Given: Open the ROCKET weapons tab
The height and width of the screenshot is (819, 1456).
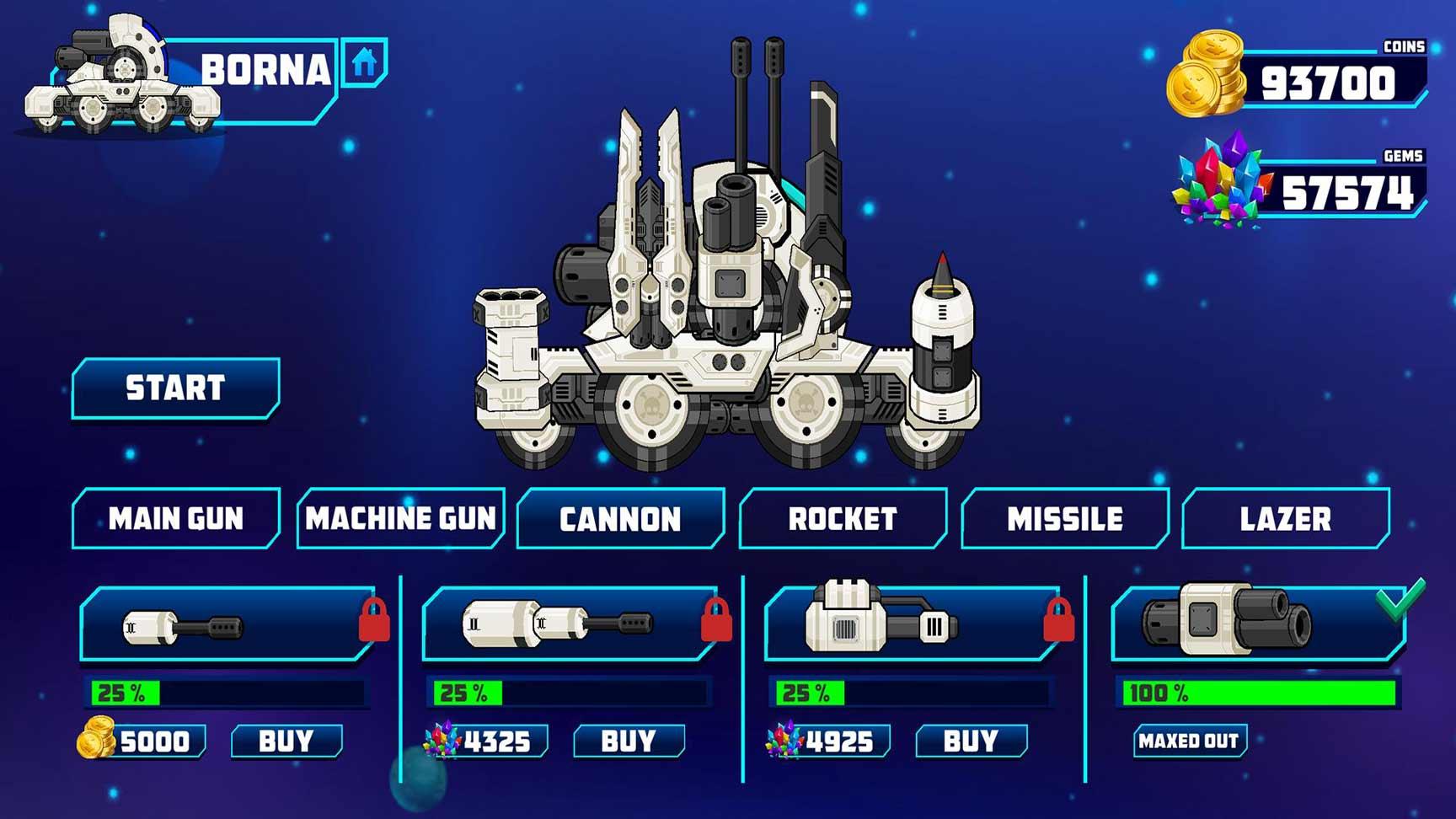Looking at the screenshot, I should click(x=841, y=518).
